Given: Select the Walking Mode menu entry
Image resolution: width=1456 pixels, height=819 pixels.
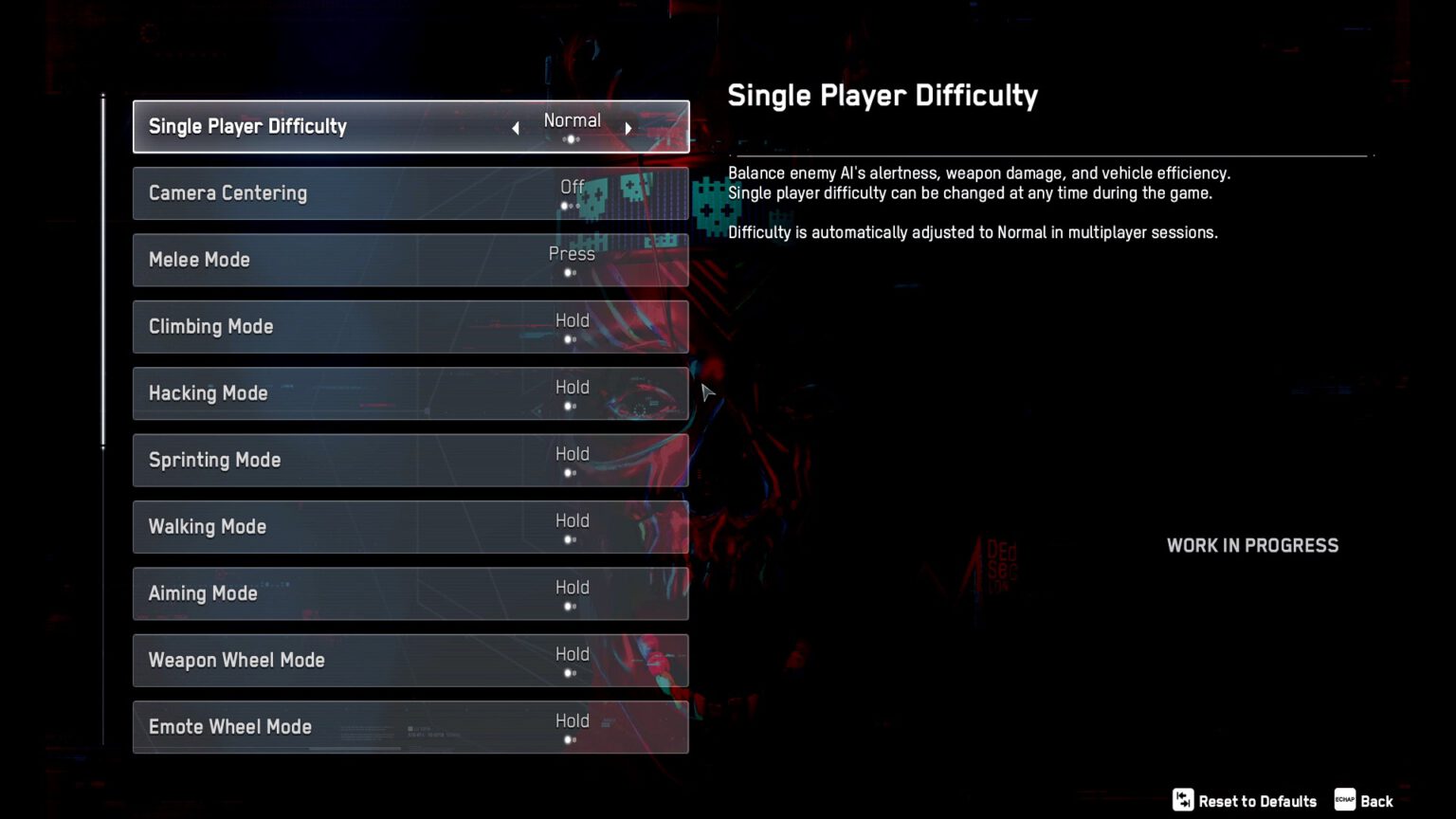Looking at the screenshot, I should (410, 527).
